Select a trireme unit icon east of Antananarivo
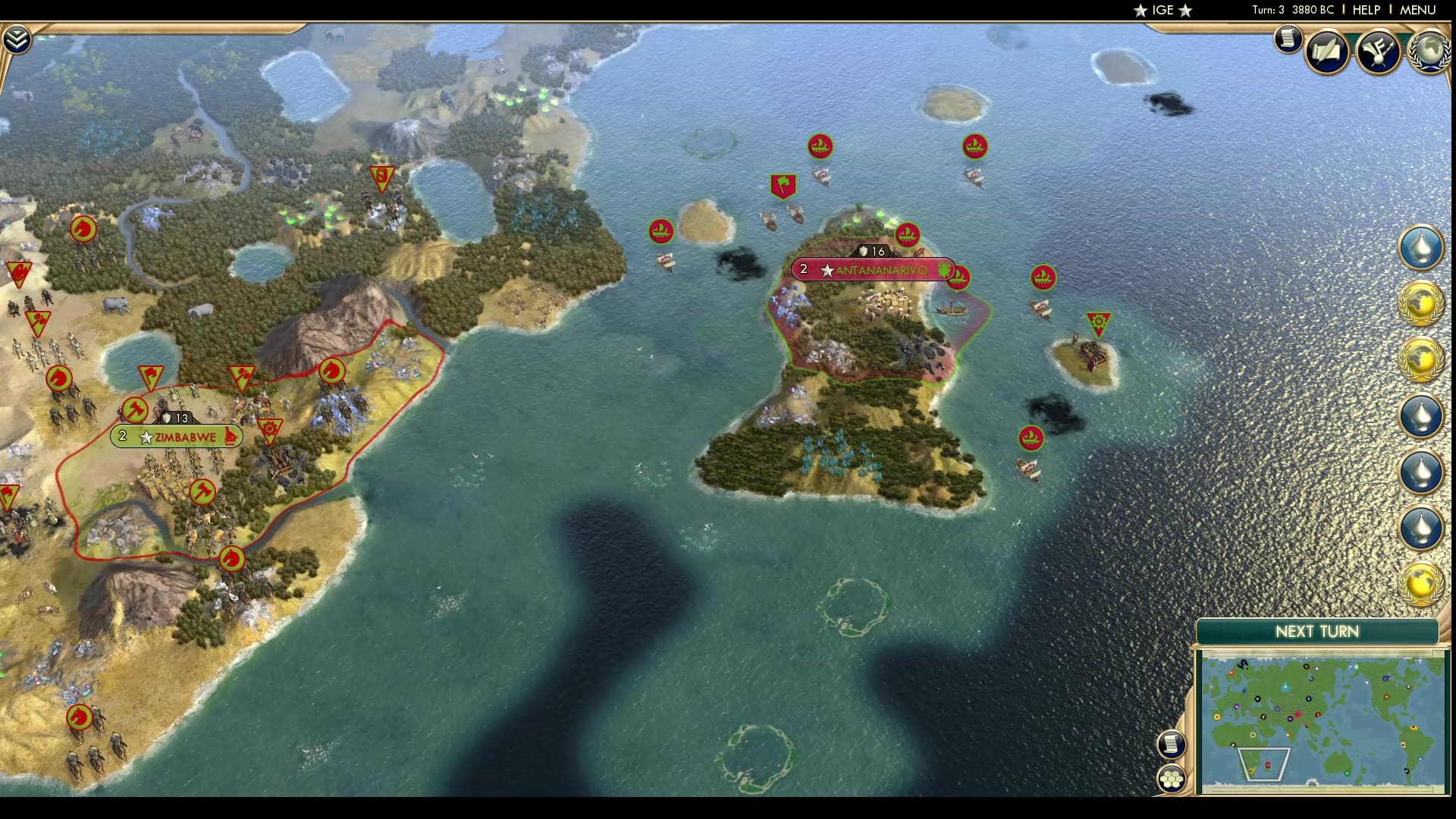Image resolution: width=1456 pixels, height=819 pixels. coord(1043,278)
